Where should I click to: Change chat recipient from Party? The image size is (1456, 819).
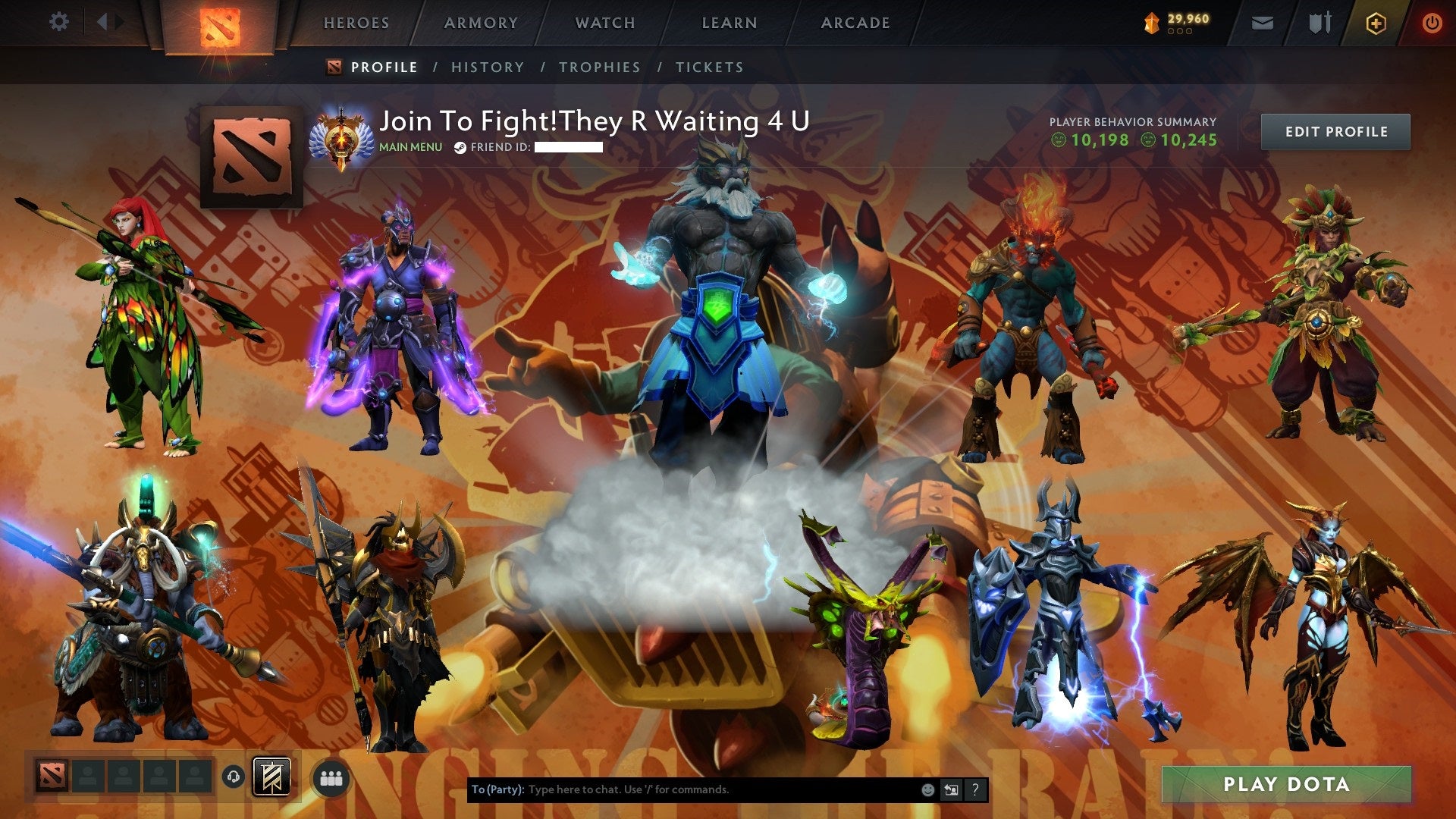498,789
